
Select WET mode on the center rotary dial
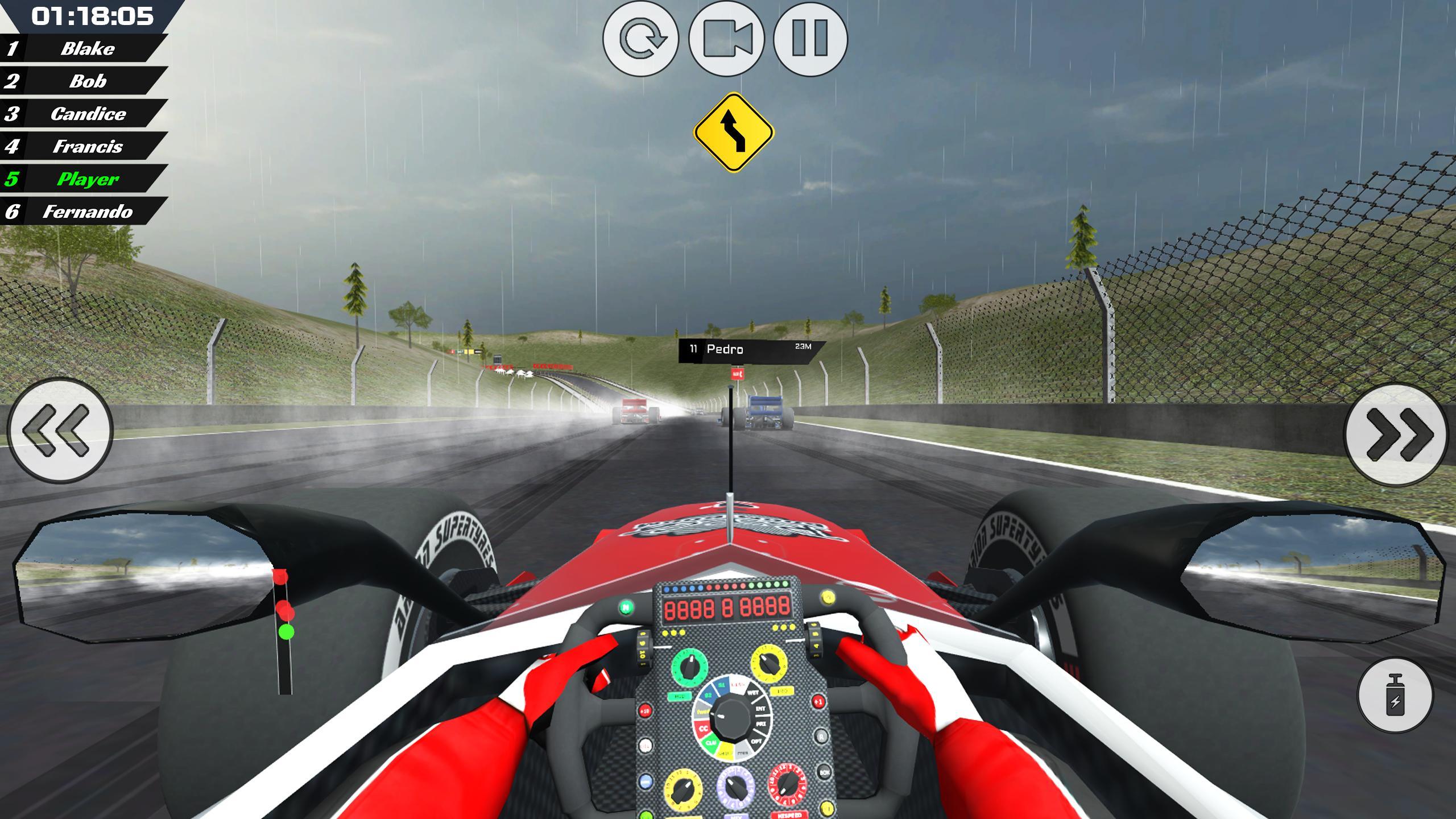753,693
